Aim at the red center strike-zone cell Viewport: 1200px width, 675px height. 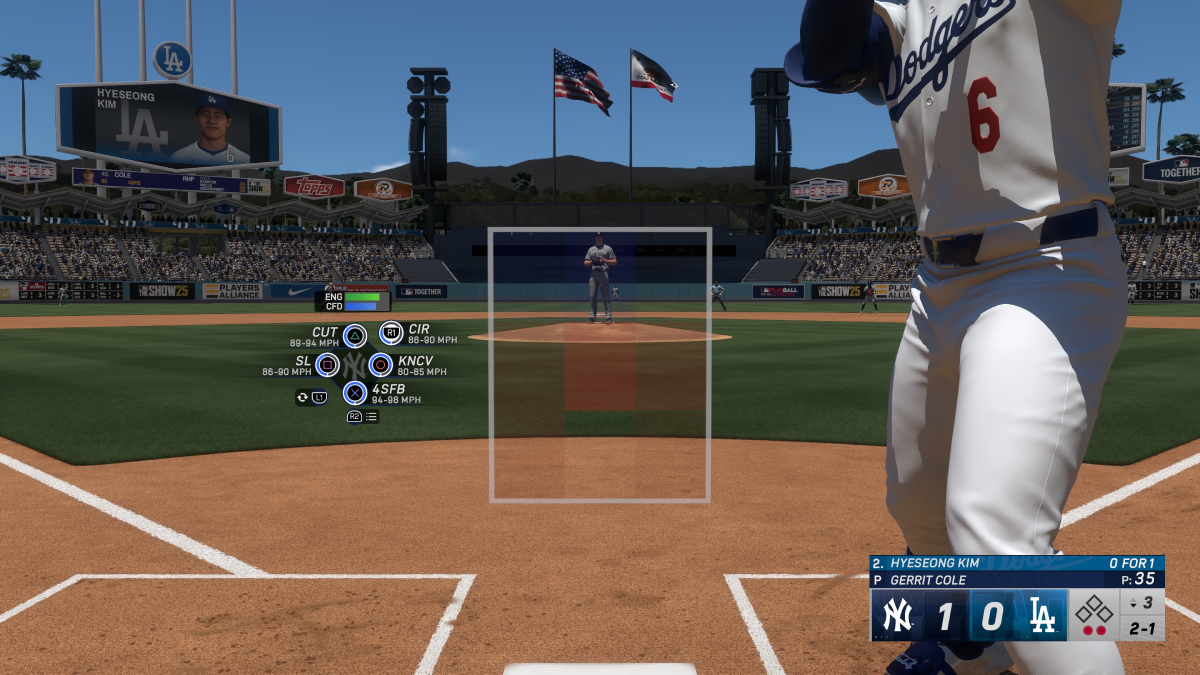(x=600, y=378)
